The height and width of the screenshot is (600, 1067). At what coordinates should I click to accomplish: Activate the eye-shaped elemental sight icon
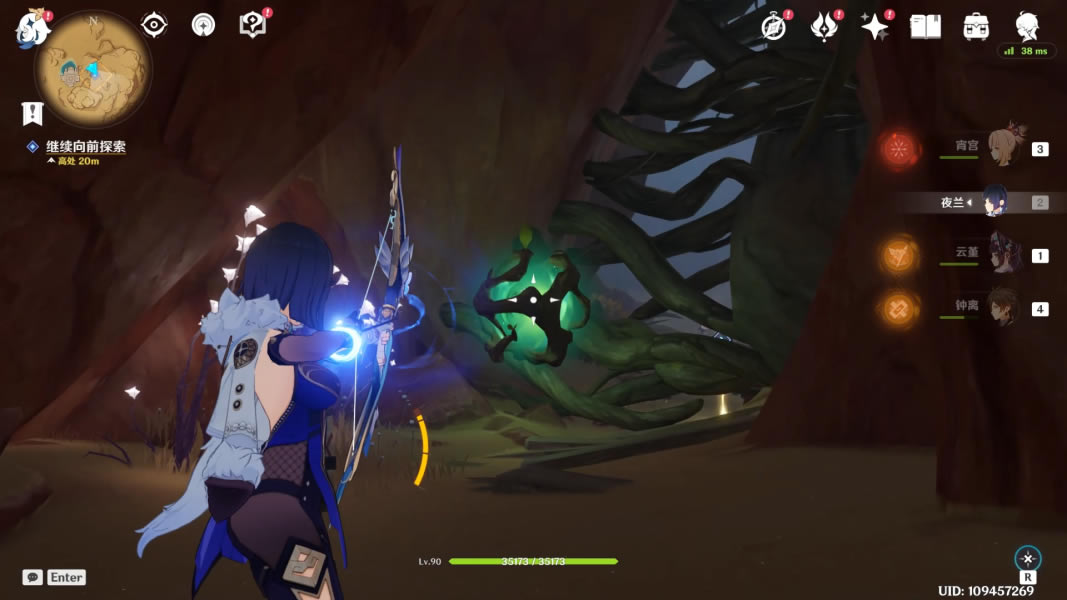tap(154, 25)
